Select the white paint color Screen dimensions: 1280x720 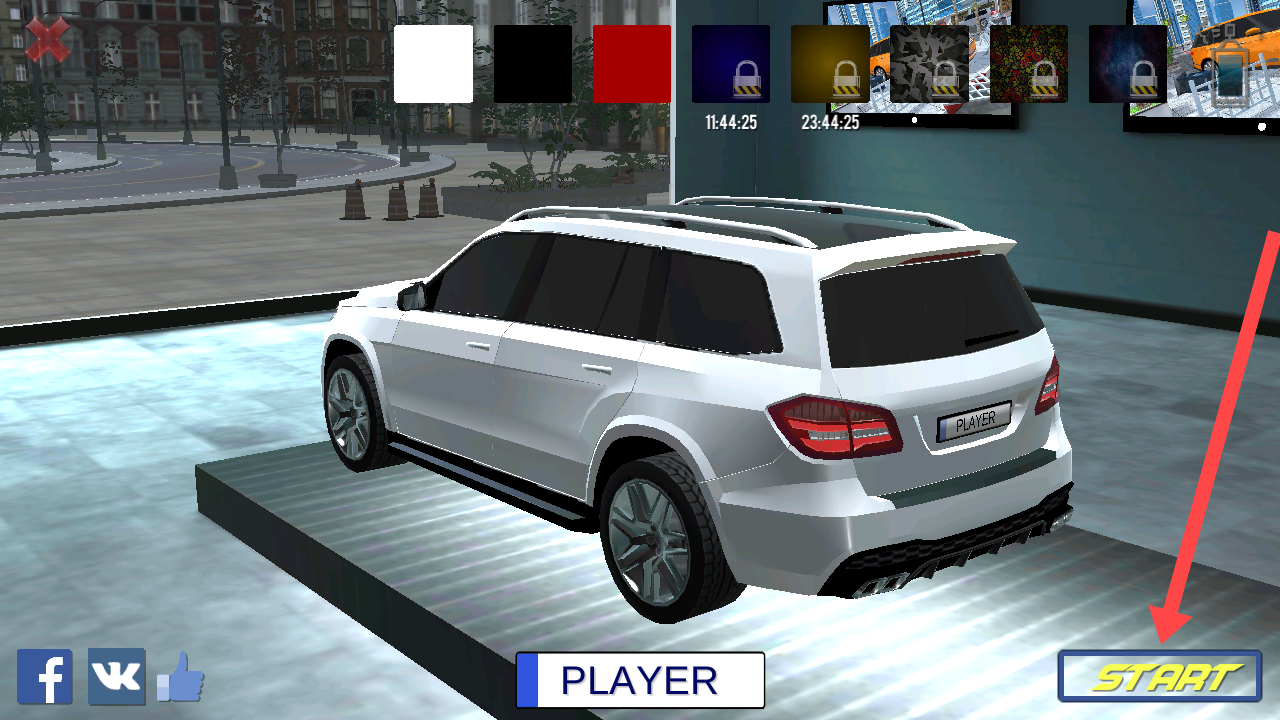pos(433,64)
